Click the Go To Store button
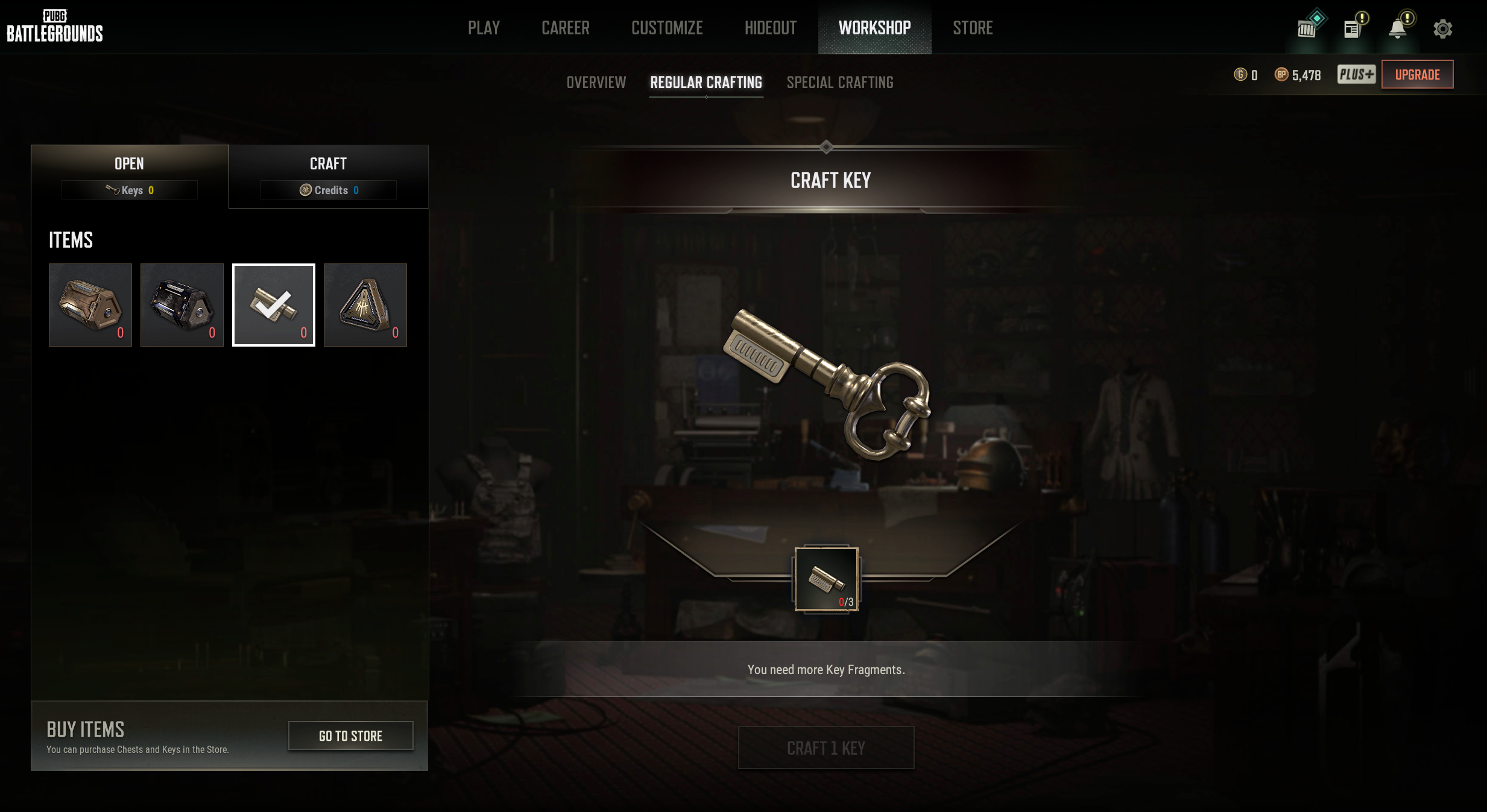Viewport: 1487px width, 812px height. coord(350,736)
